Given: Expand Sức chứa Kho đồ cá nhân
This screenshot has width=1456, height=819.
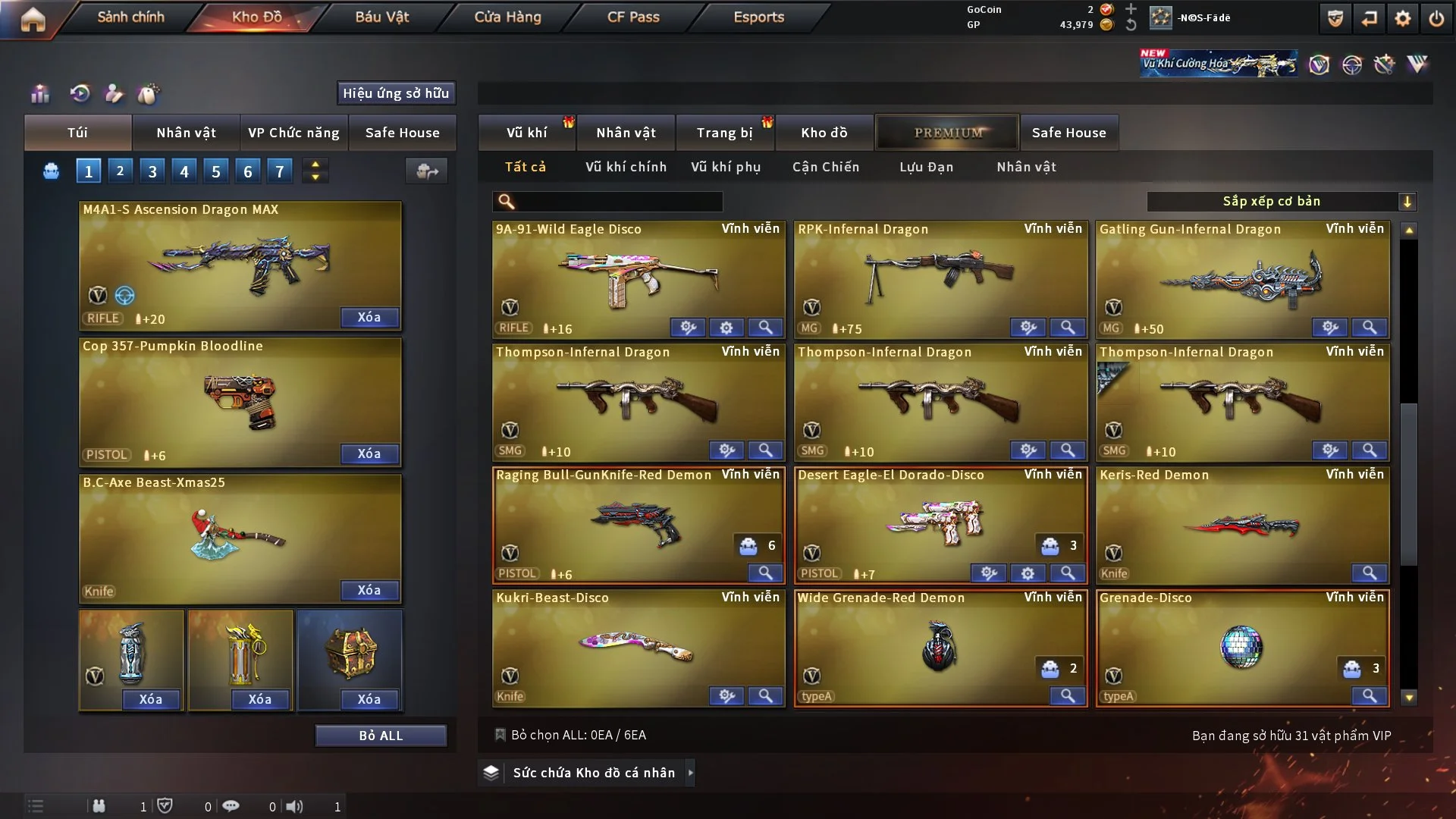Looking at the screenshot, I should coord(593,773).
